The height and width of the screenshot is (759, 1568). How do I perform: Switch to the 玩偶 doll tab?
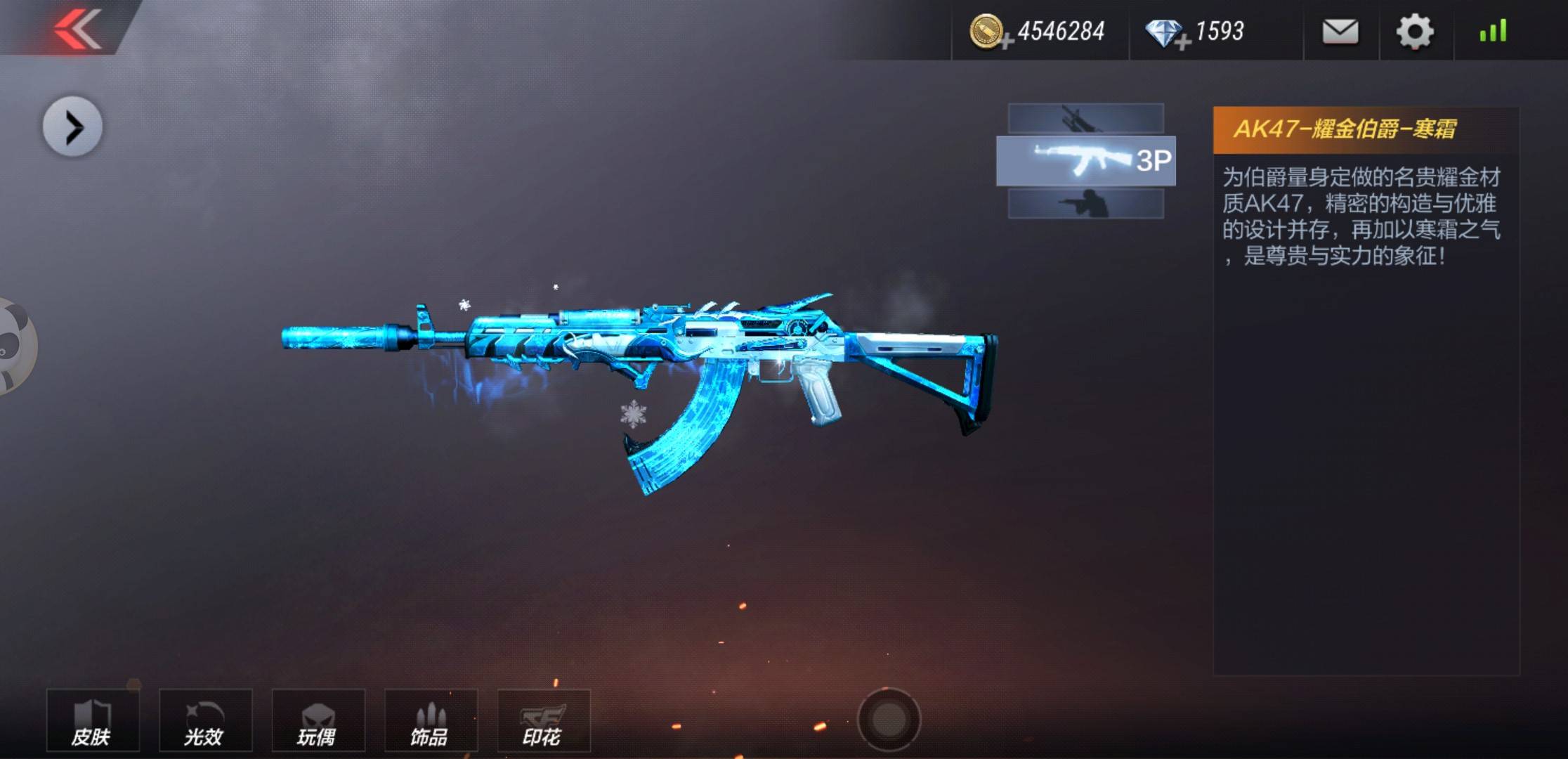(318, 721)
